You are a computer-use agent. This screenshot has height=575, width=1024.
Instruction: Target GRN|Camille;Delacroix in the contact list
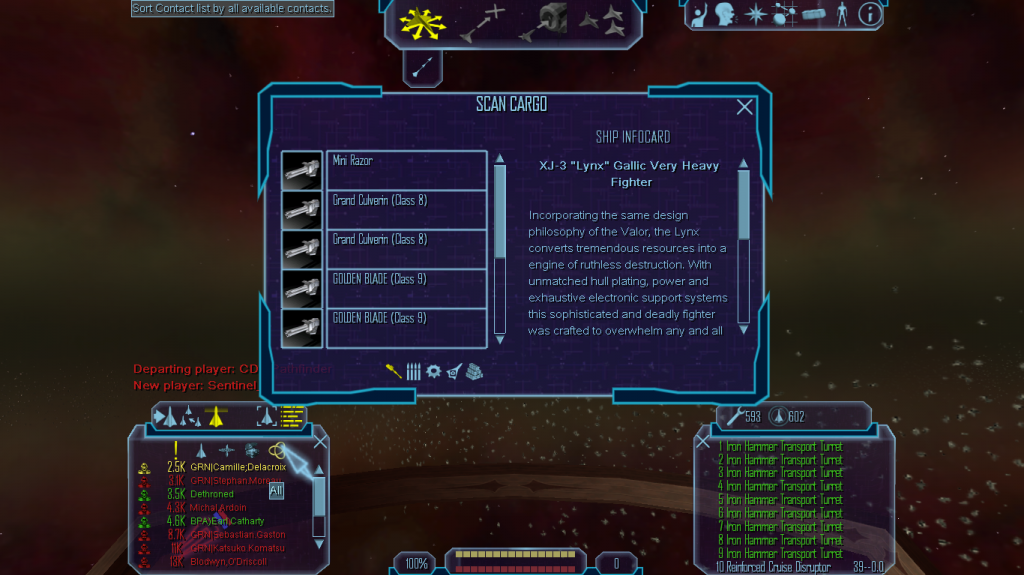(x=237, y=467)
